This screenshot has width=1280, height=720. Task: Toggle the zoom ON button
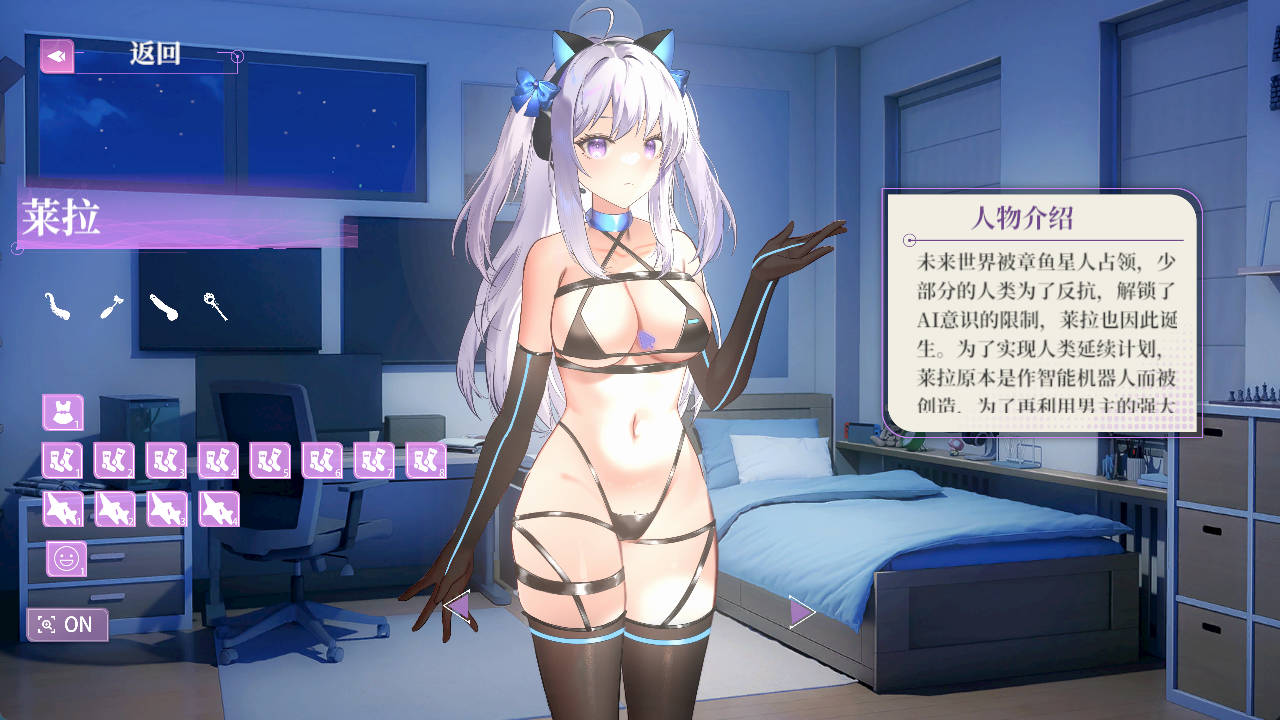point(67,625)
